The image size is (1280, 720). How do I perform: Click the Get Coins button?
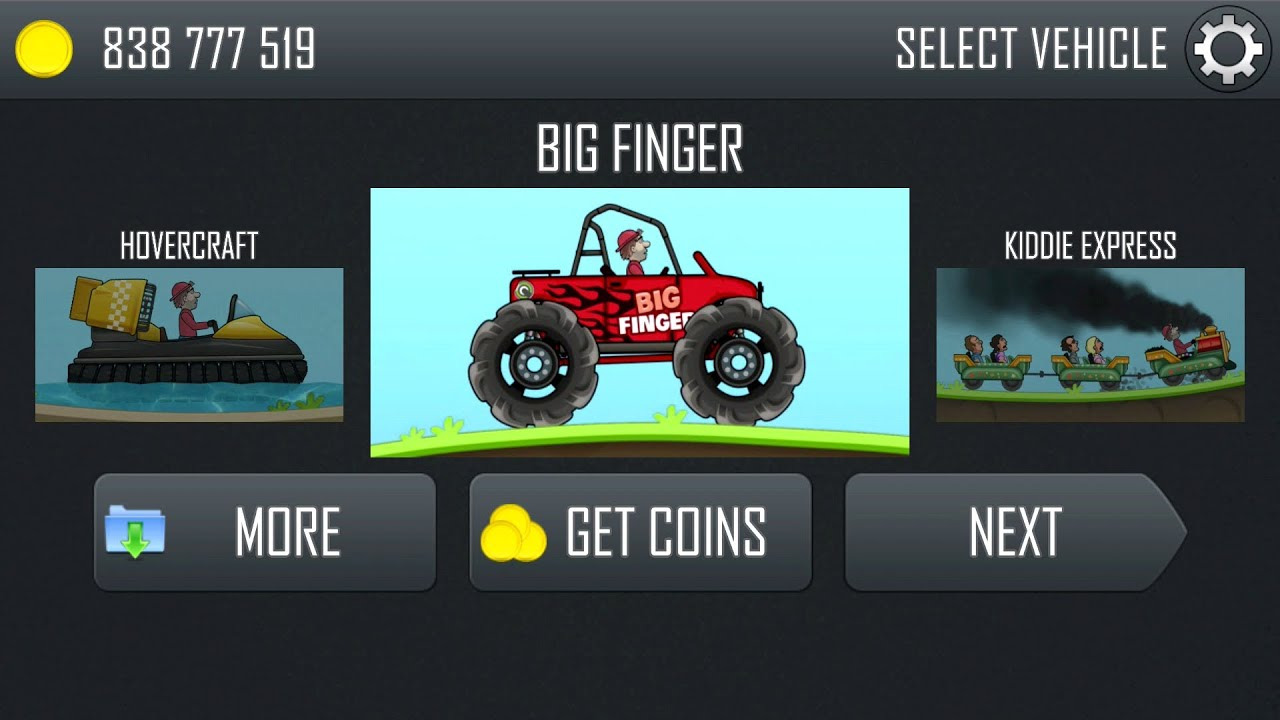click(x=640, y=532)
